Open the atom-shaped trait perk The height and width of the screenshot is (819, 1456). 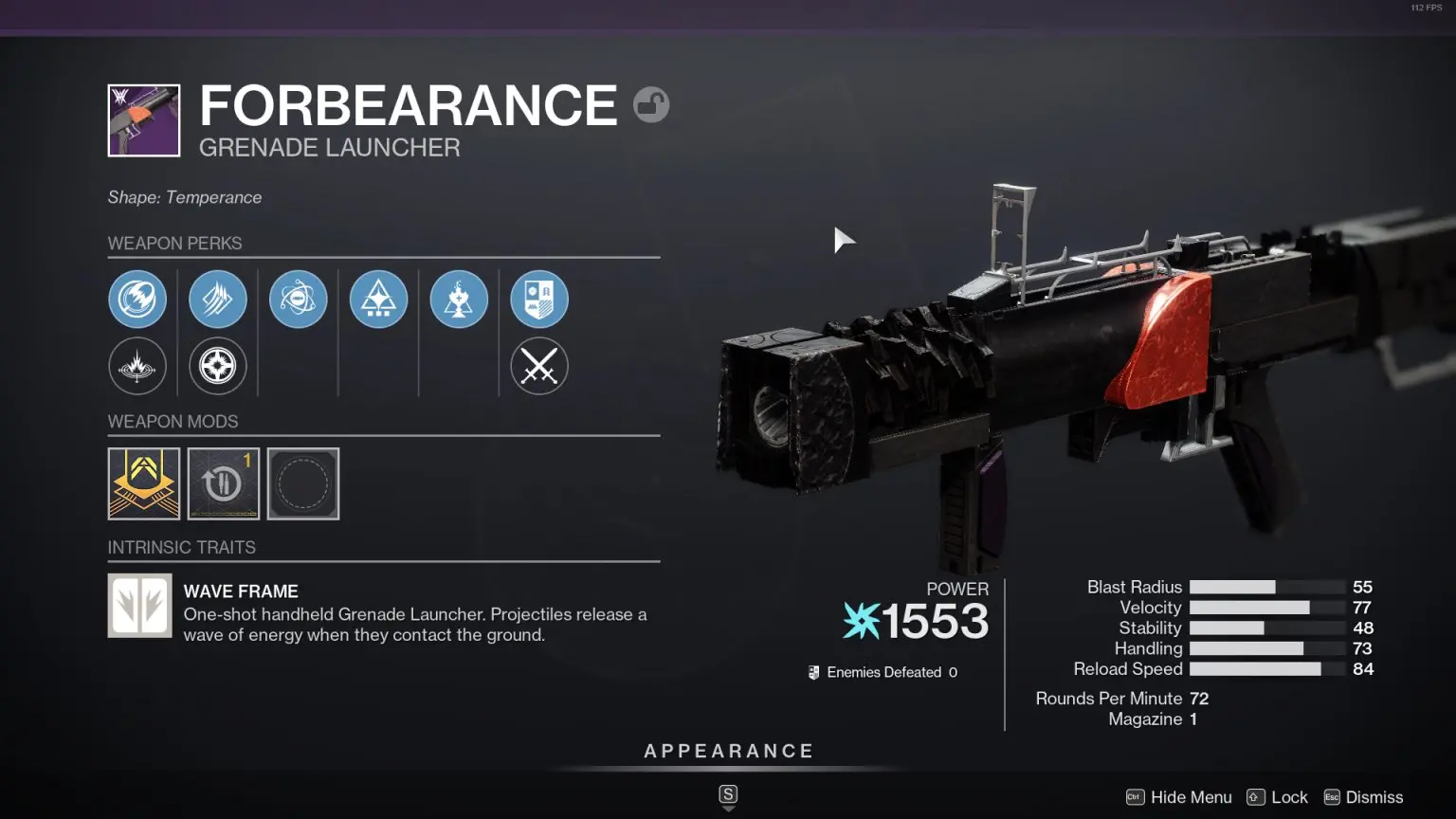(x=298, y=299)
